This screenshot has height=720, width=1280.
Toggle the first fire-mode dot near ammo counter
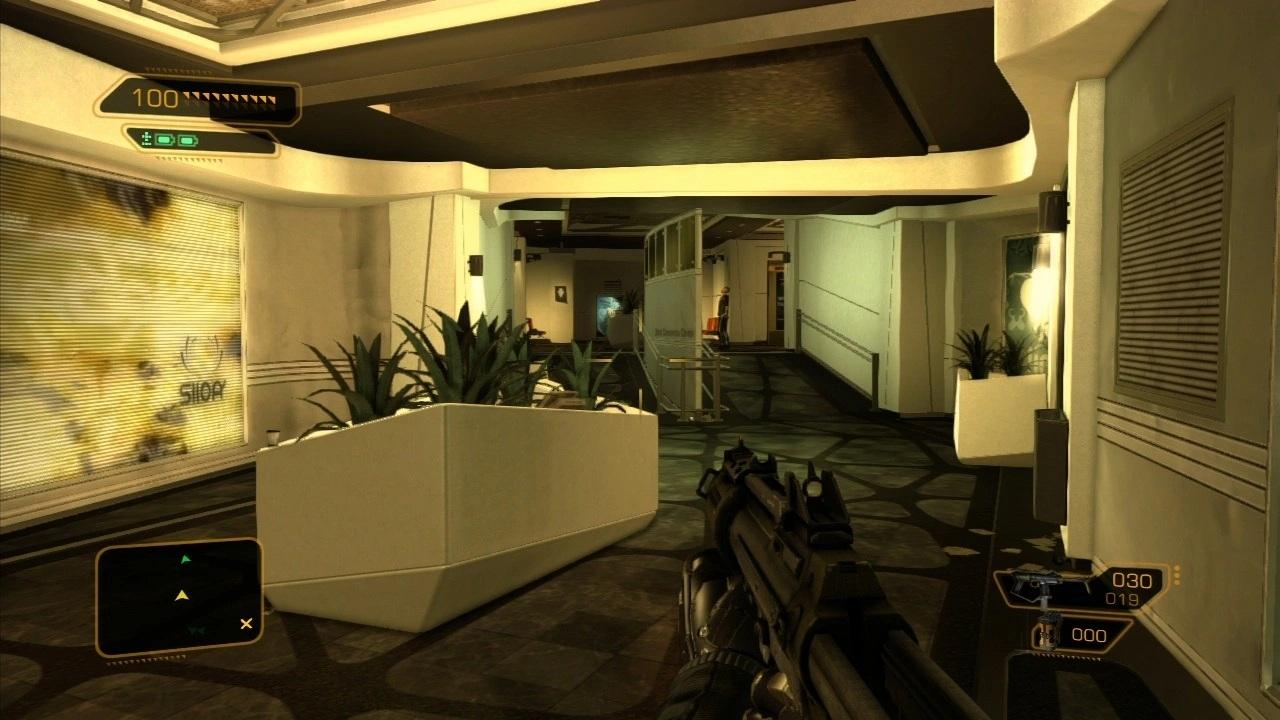[x=1176, y=568]
